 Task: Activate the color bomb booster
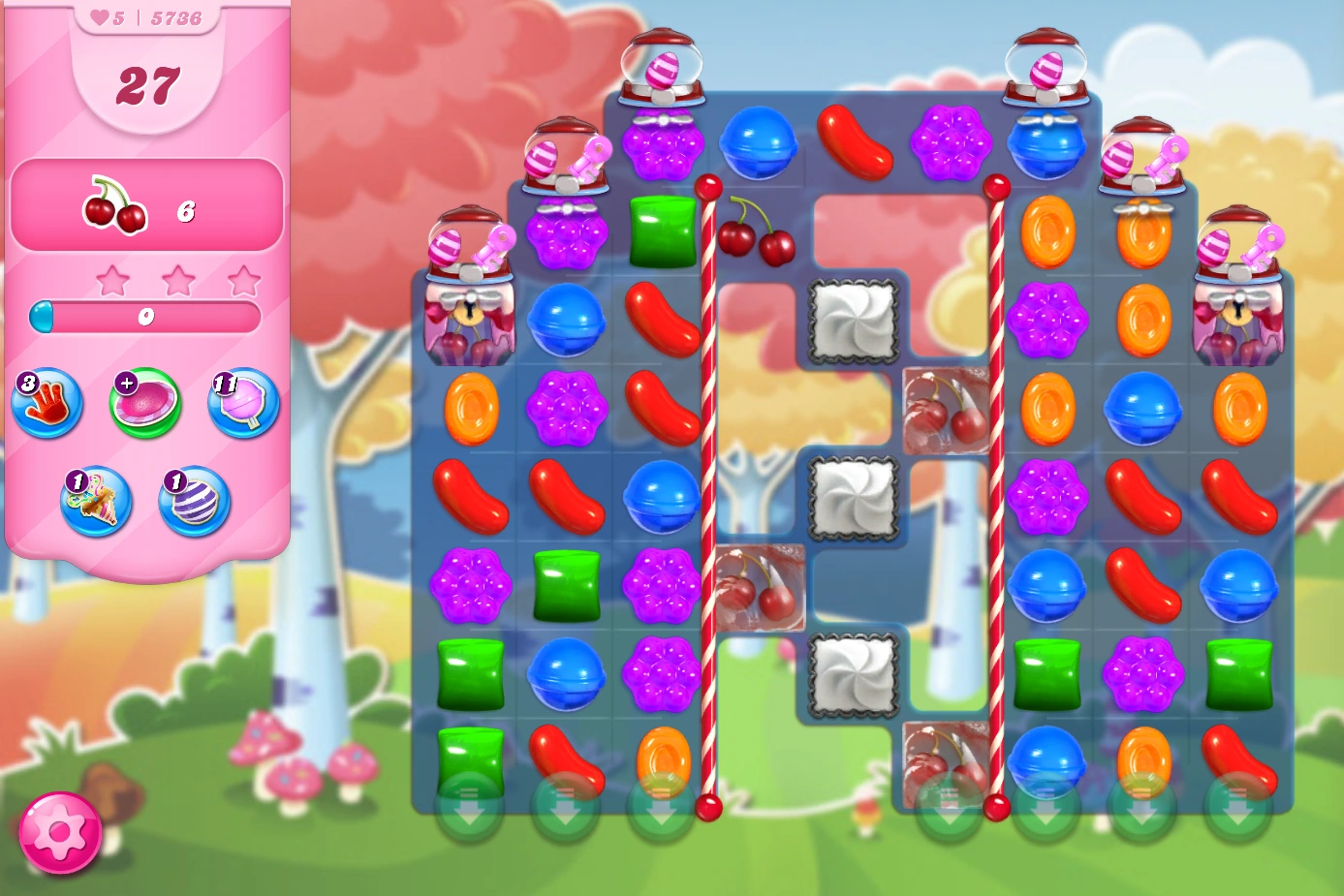click(x=191, y=502)
